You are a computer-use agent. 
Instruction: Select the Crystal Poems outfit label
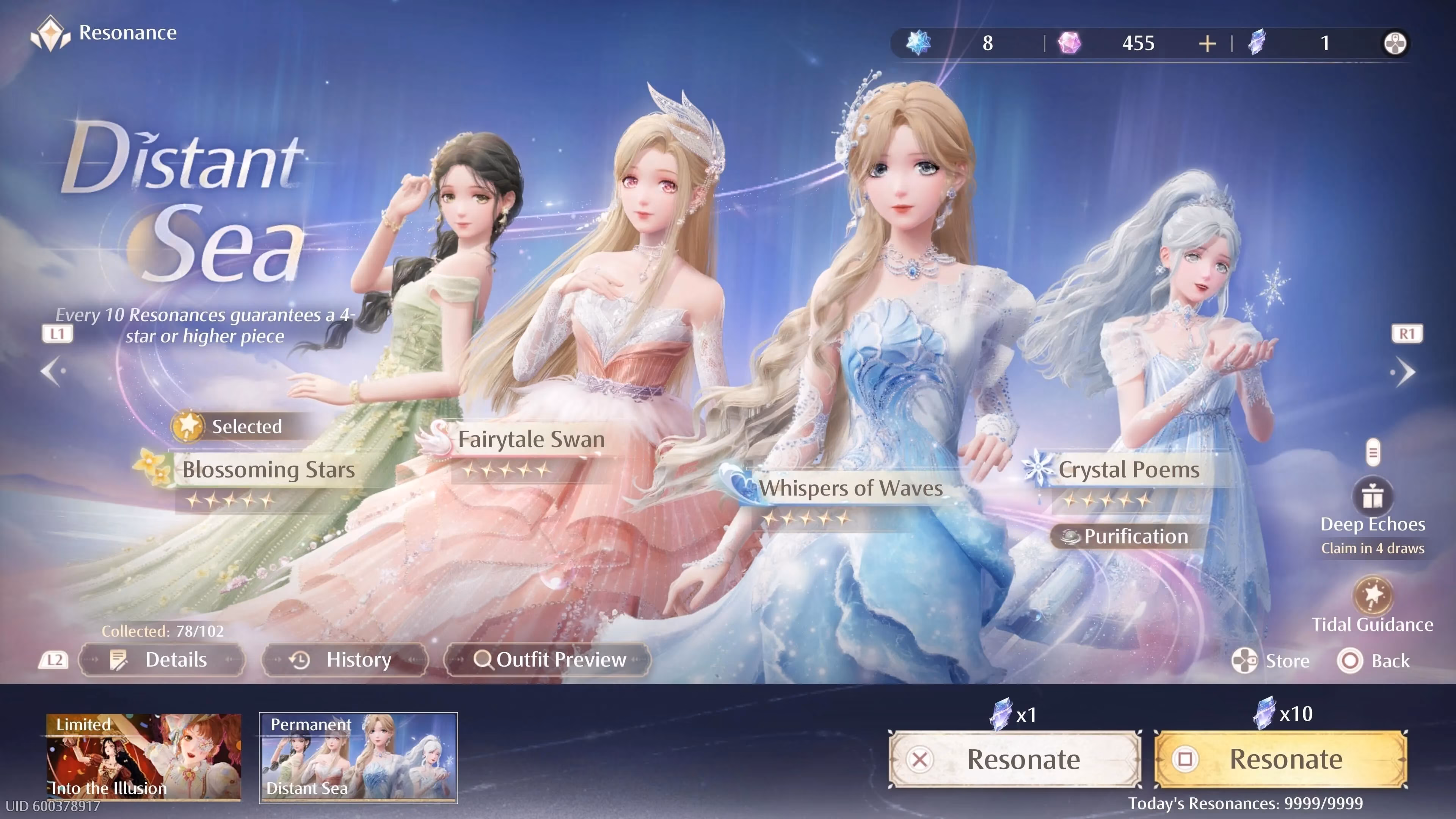point(1128,470)
